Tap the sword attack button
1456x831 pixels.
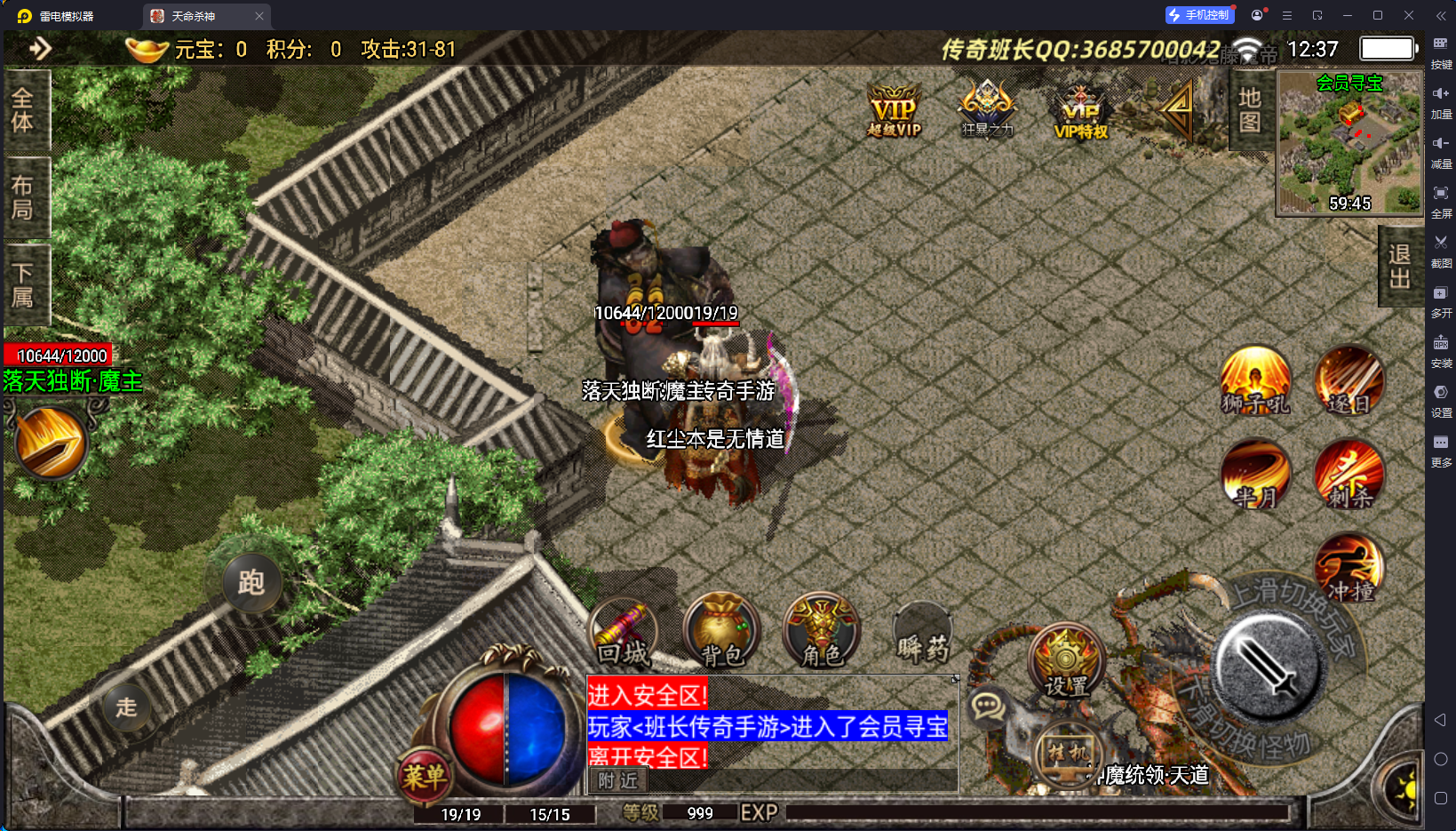pyautogui.click(x=1269, y=667)
